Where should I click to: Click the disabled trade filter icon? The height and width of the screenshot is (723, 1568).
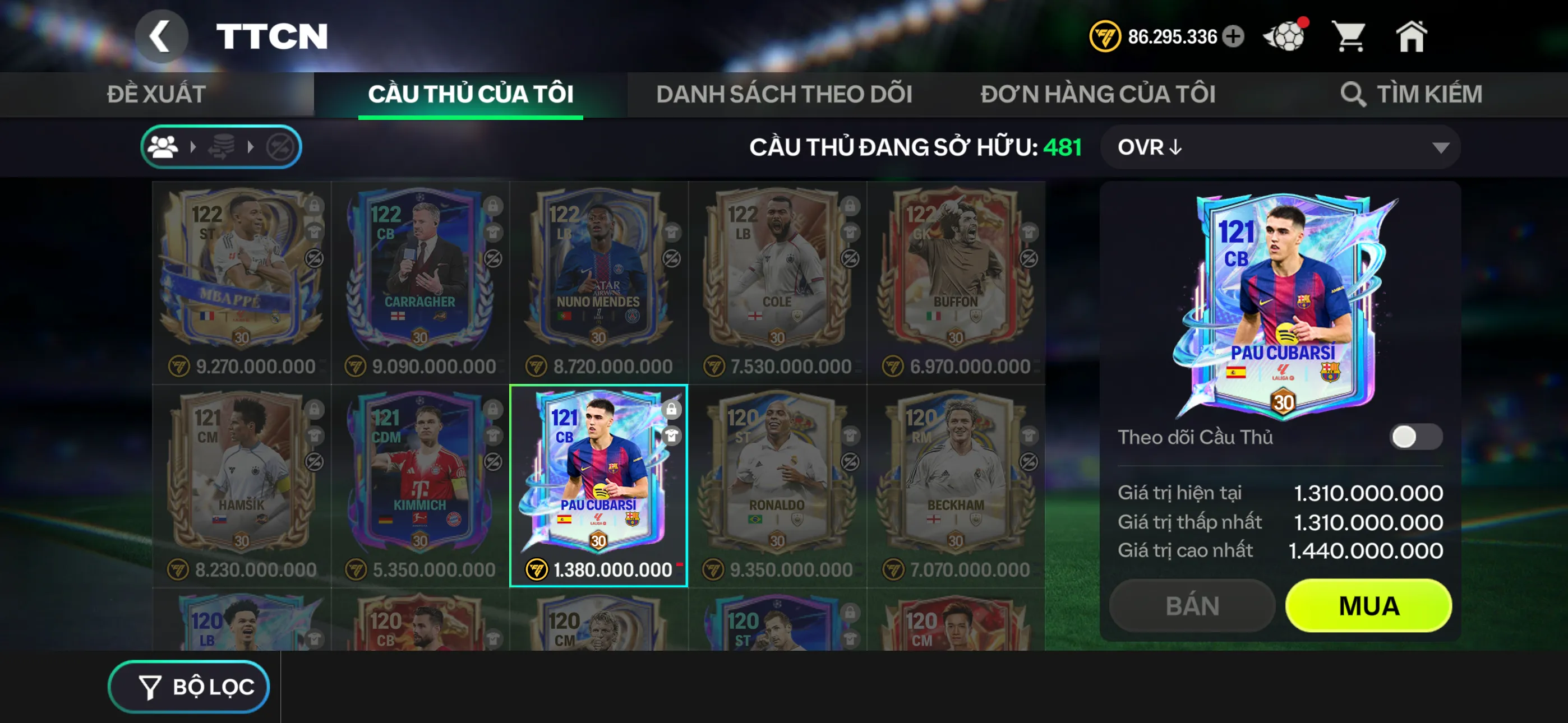(280, 147)
